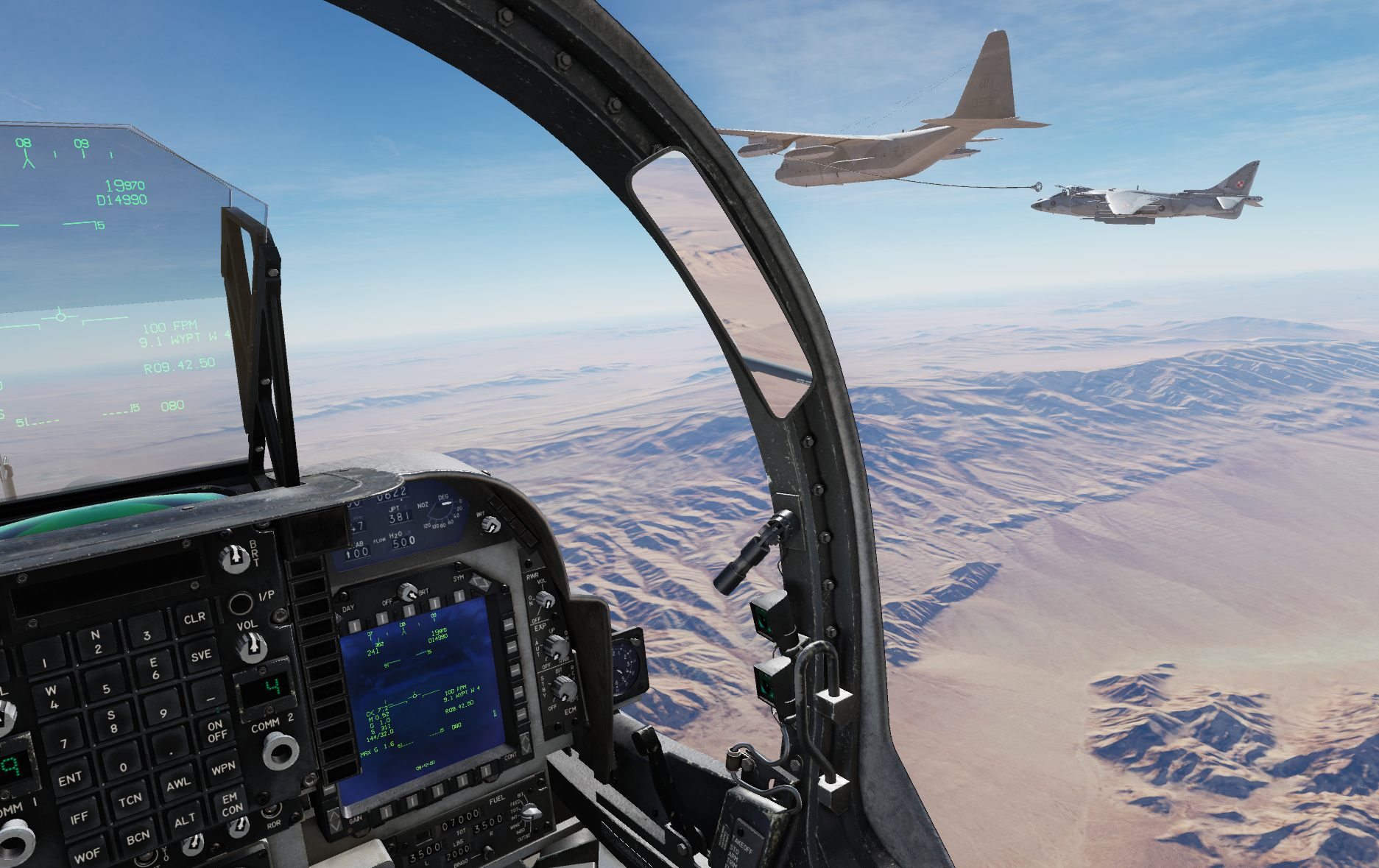Image resolution: width=1379 pixels, height=868 pixels.
Task: Hit the SVE key on the keypad
Action: point(201,655)
